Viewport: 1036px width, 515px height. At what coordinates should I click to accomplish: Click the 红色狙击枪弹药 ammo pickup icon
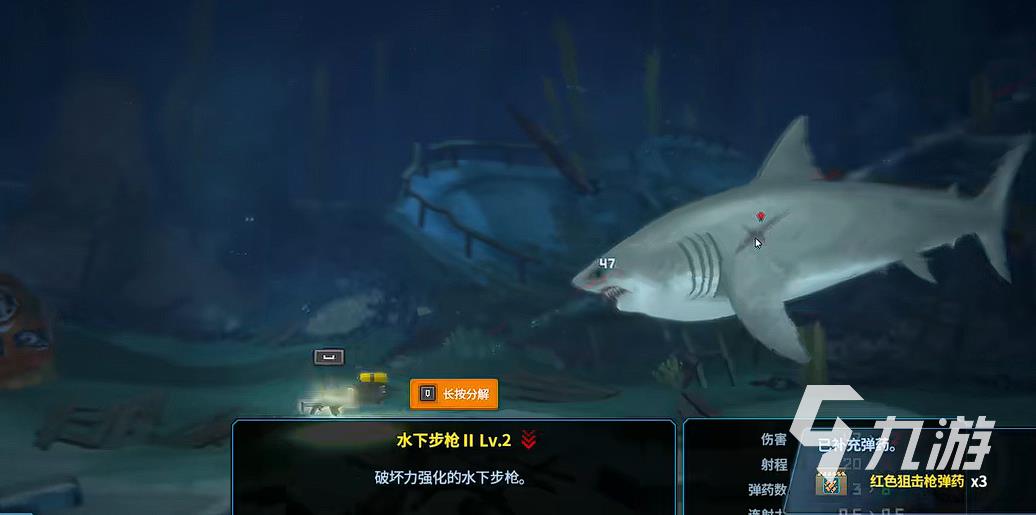click(x=830, y=482)
